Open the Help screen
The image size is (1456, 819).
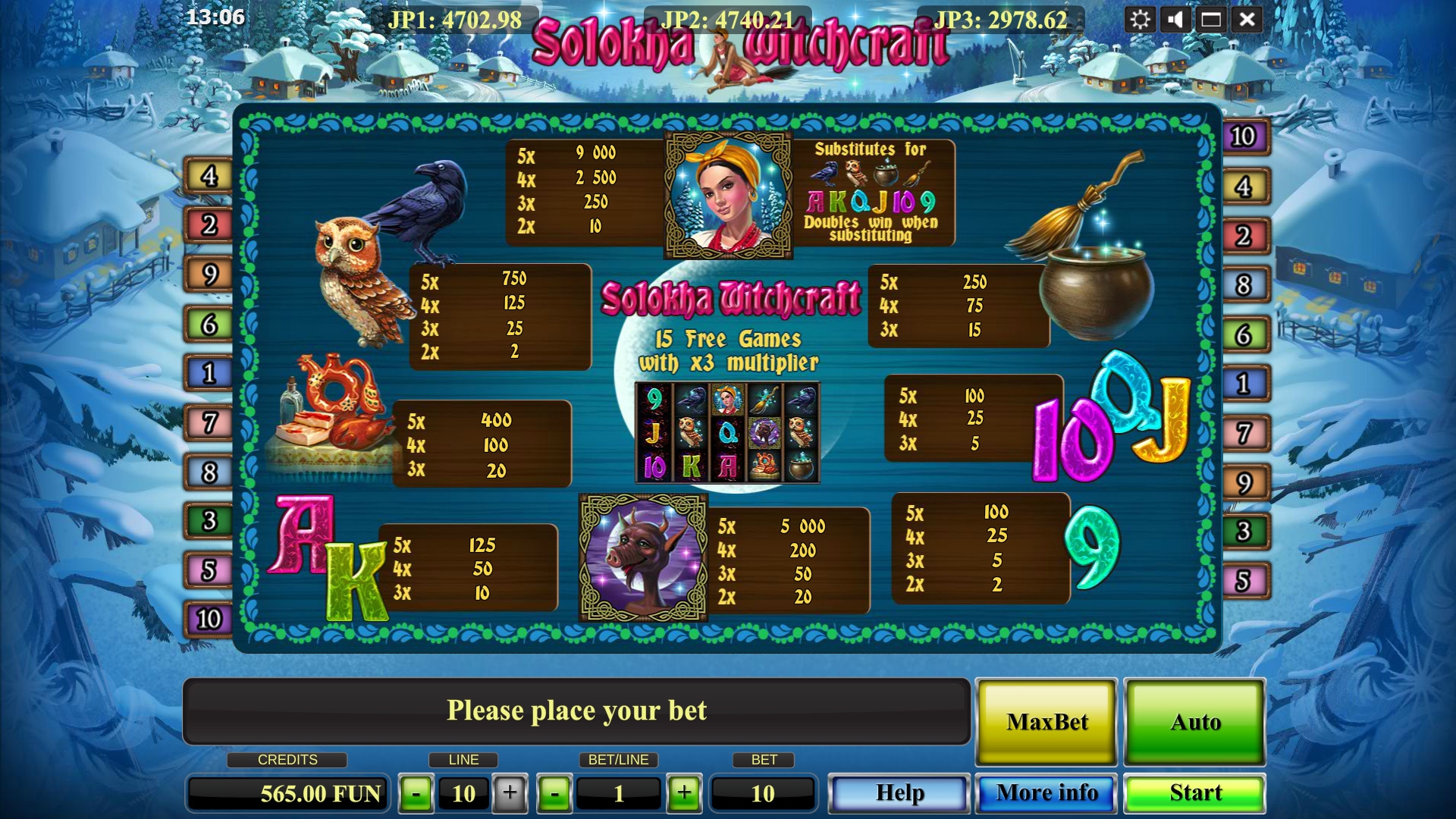tap(899, 793)
